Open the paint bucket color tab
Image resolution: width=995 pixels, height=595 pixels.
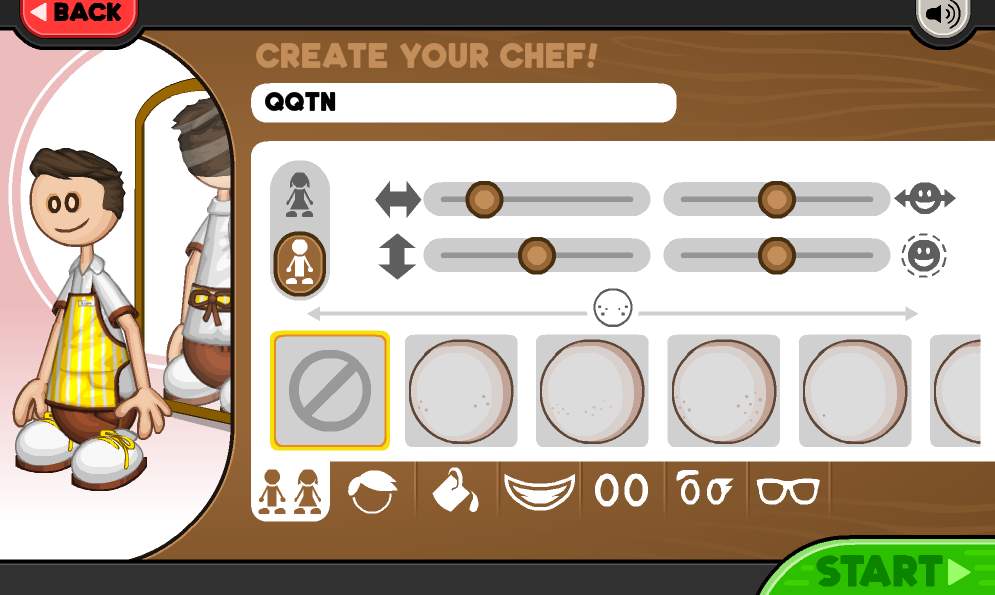tap(455, 490)
